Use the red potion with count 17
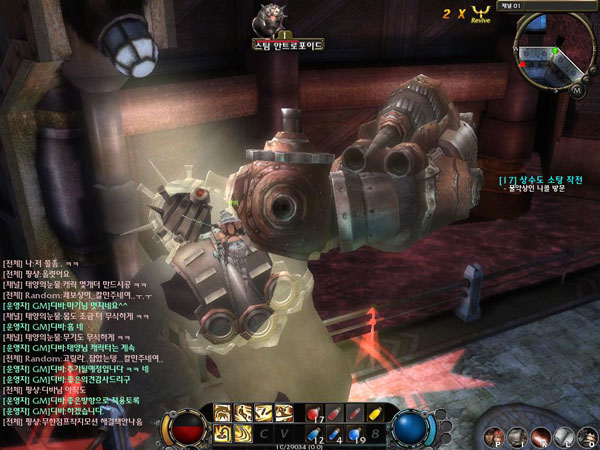Viewport: 600px width, 450px height. coord(314,412)
